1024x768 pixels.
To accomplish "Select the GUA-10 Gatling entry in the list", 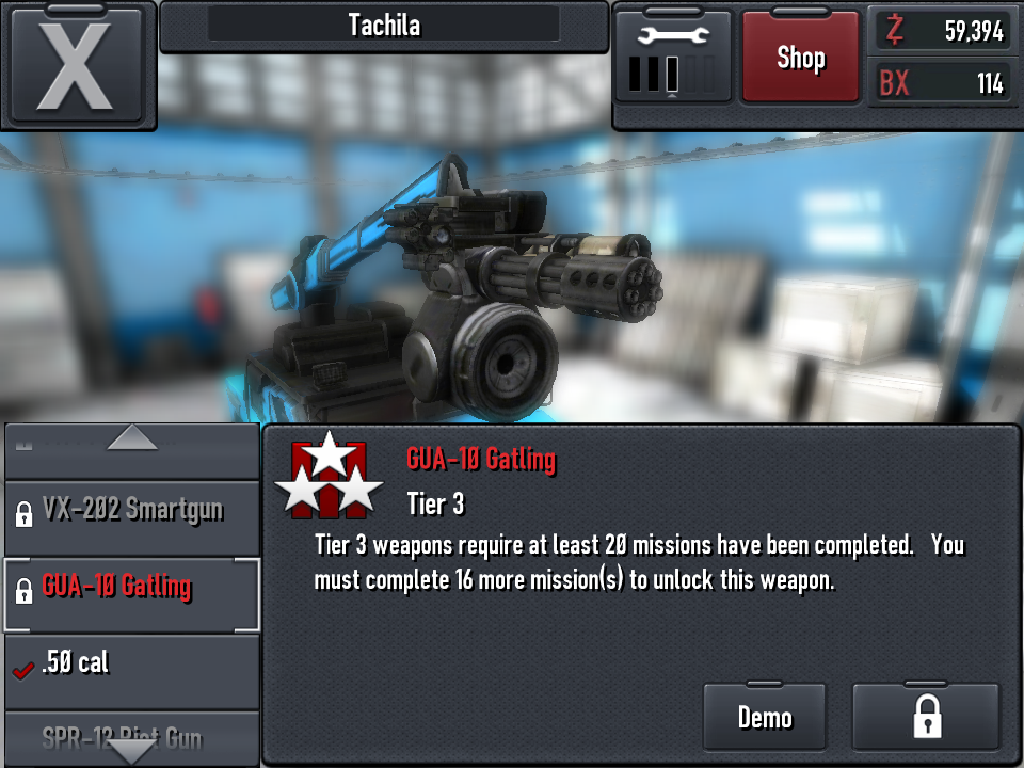I will (x=132, y=588).
